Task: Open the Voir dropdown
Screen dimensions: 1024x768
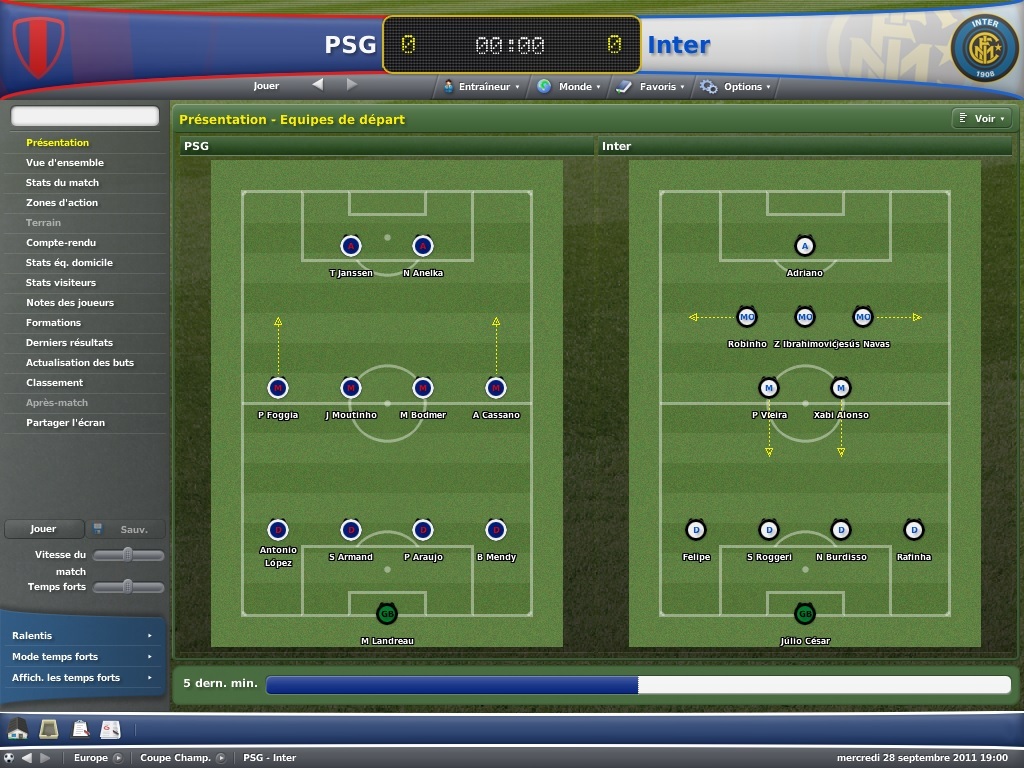Action: (x=980, y=119)
